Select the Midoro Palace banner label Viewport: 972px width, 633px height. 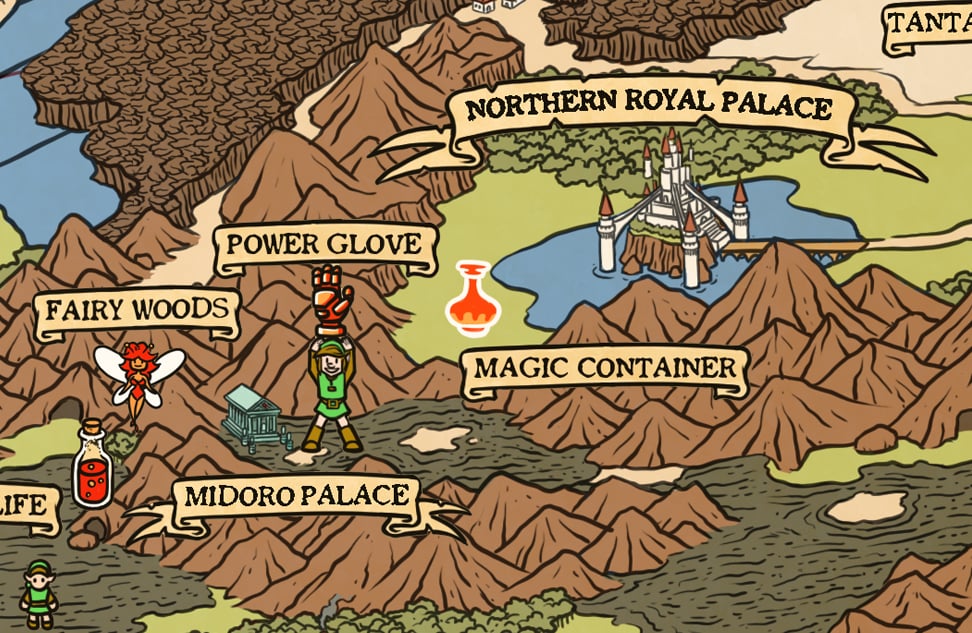297,497
